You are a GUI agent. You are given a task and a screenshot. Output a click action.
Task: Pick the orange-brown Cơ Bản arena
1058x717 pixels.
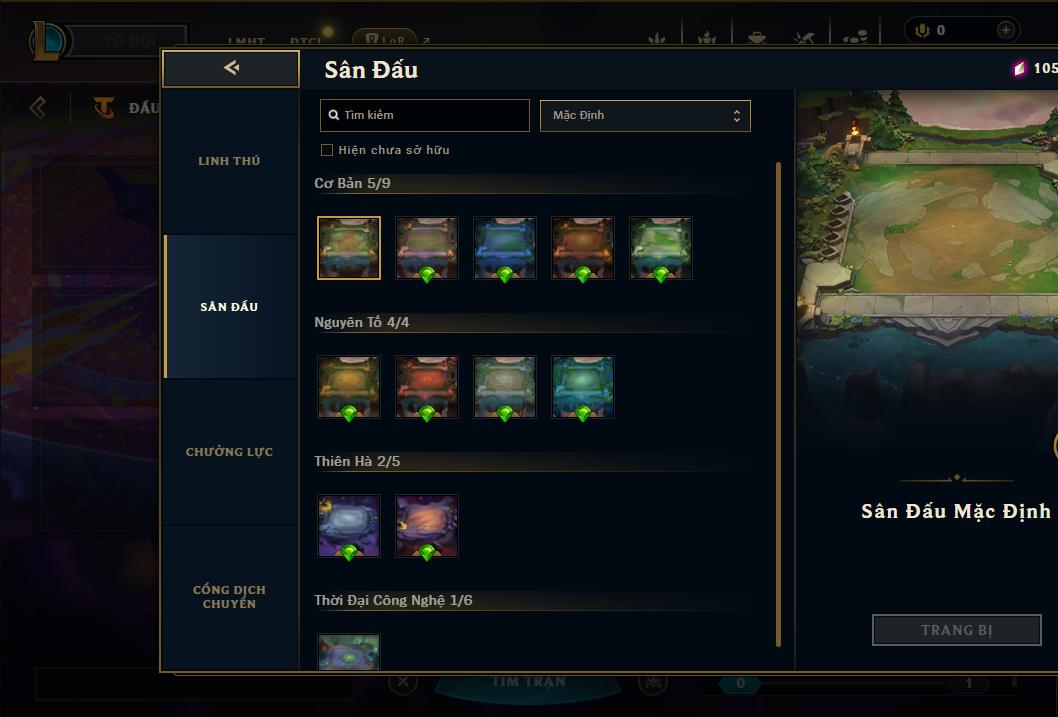(583, 248)
